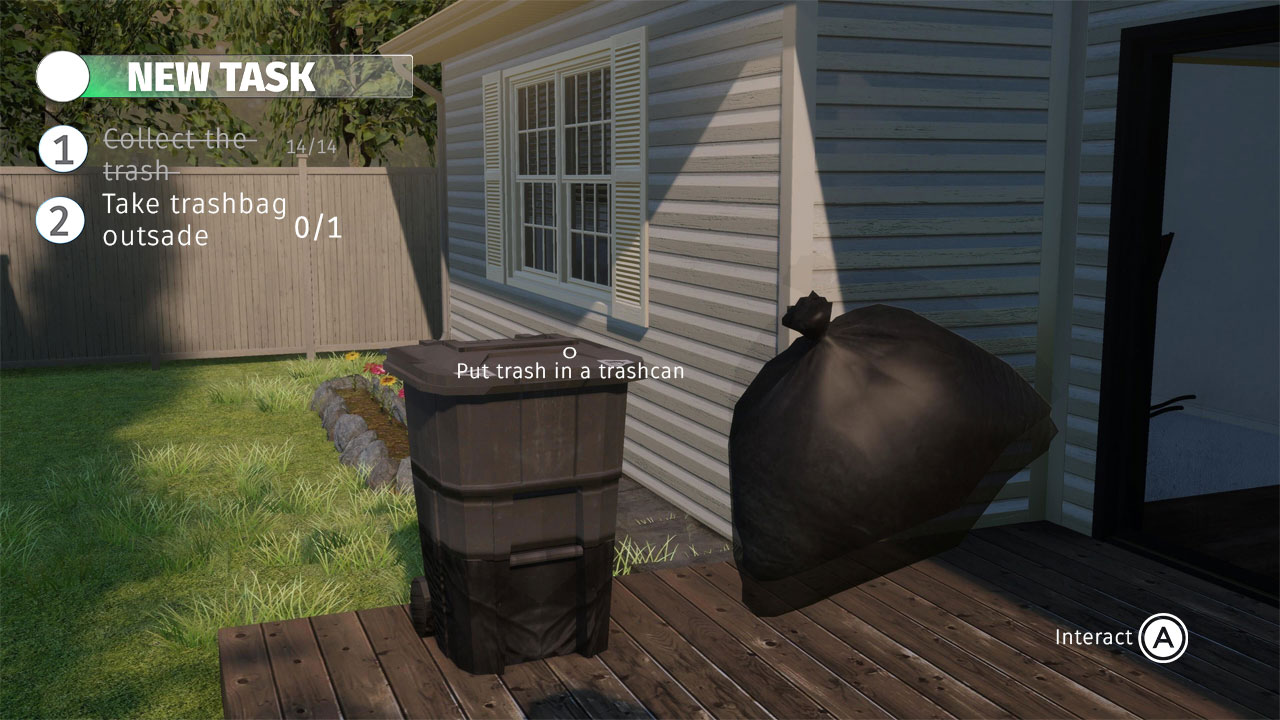1280x720 pixels.
Task: Click the green gradient on the task banner
Action: [105, 74]
